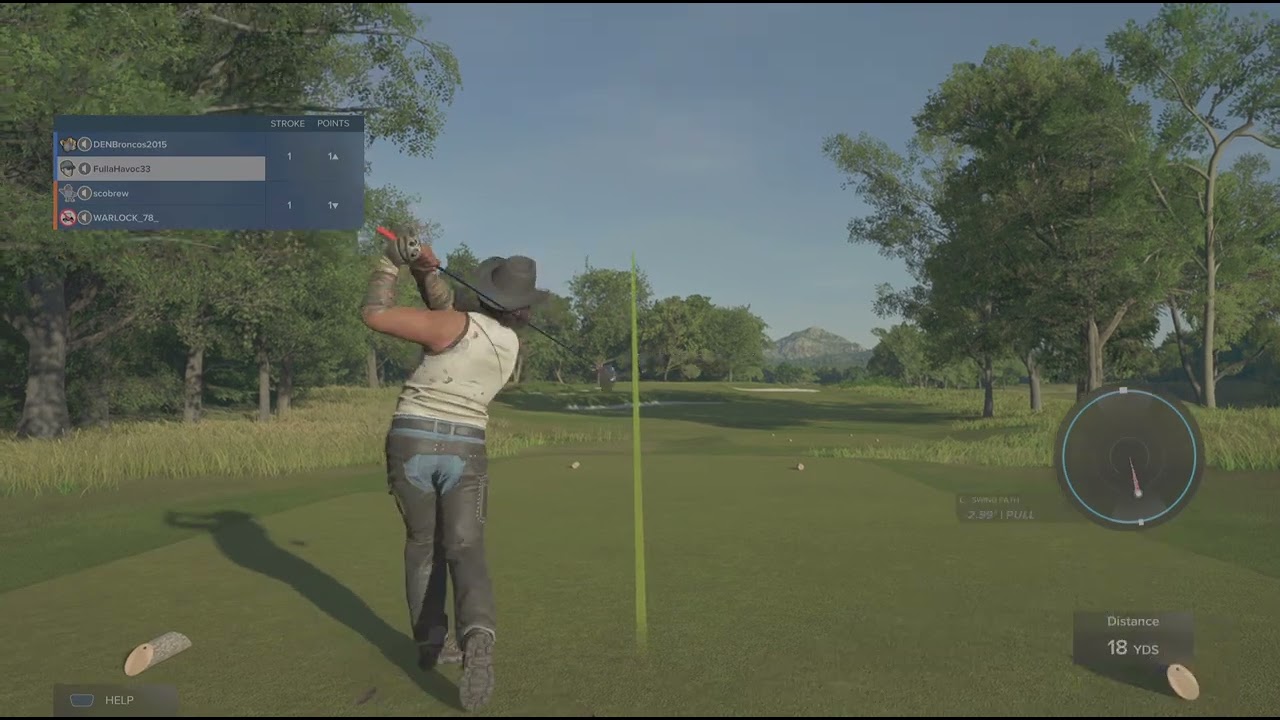
Task: Choose the highlighted FullaHavoc33 player row
Action: (122, 169)
